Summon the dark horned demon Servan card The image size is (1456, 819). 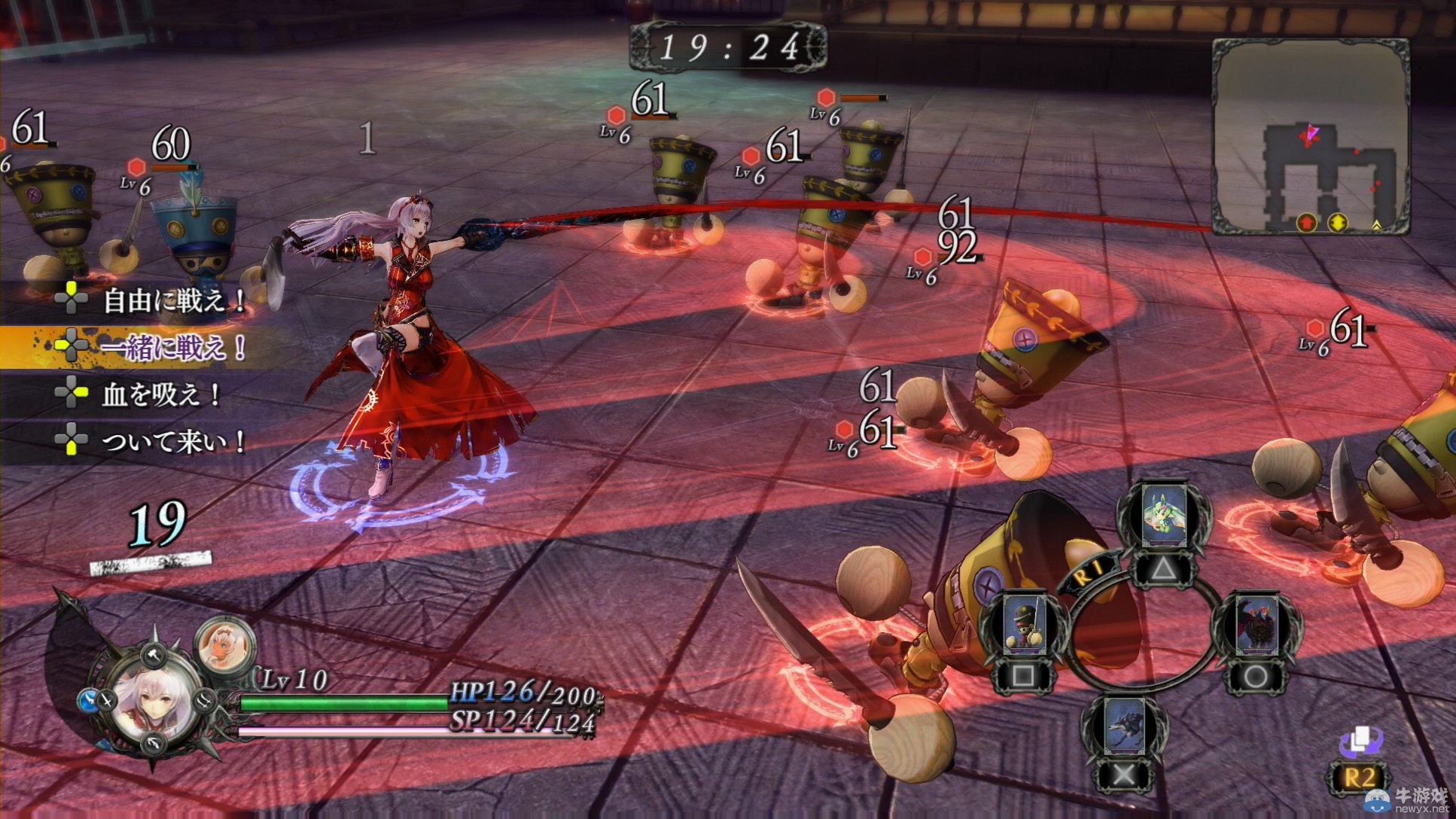point(1256,625)
